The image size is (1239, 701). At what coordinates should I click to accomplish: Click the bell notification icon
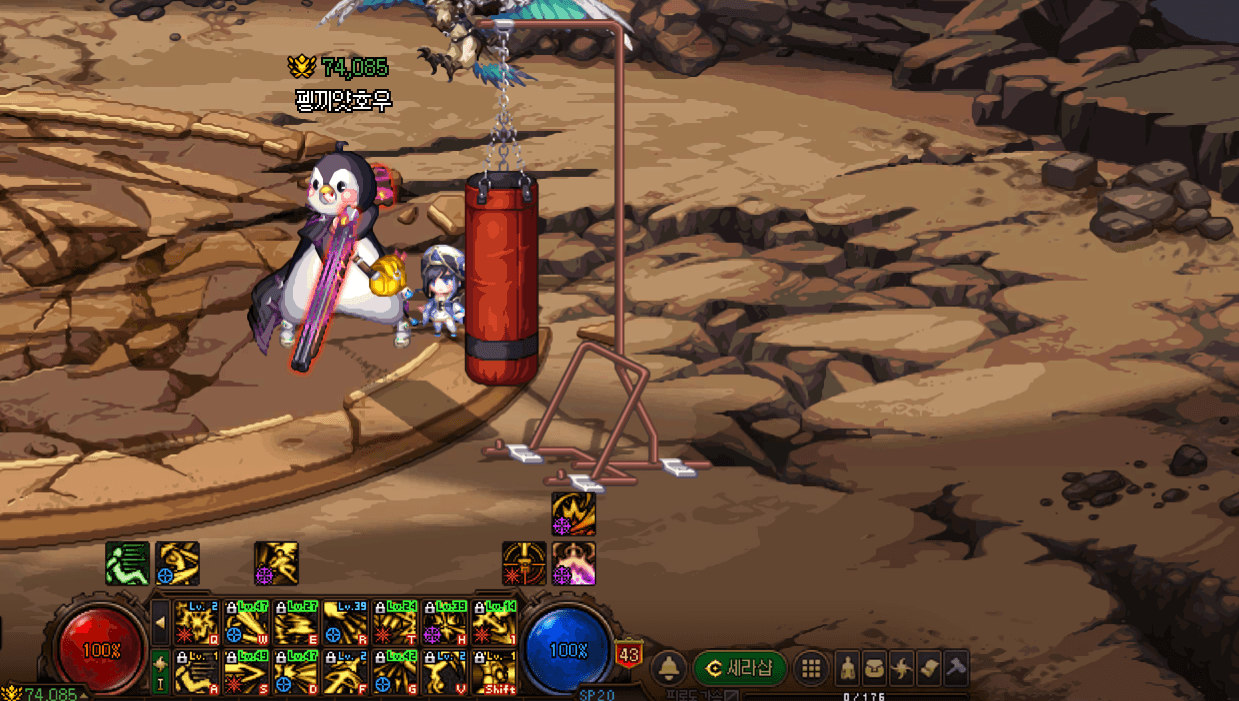pyautogui.click(x=668, y=668)
